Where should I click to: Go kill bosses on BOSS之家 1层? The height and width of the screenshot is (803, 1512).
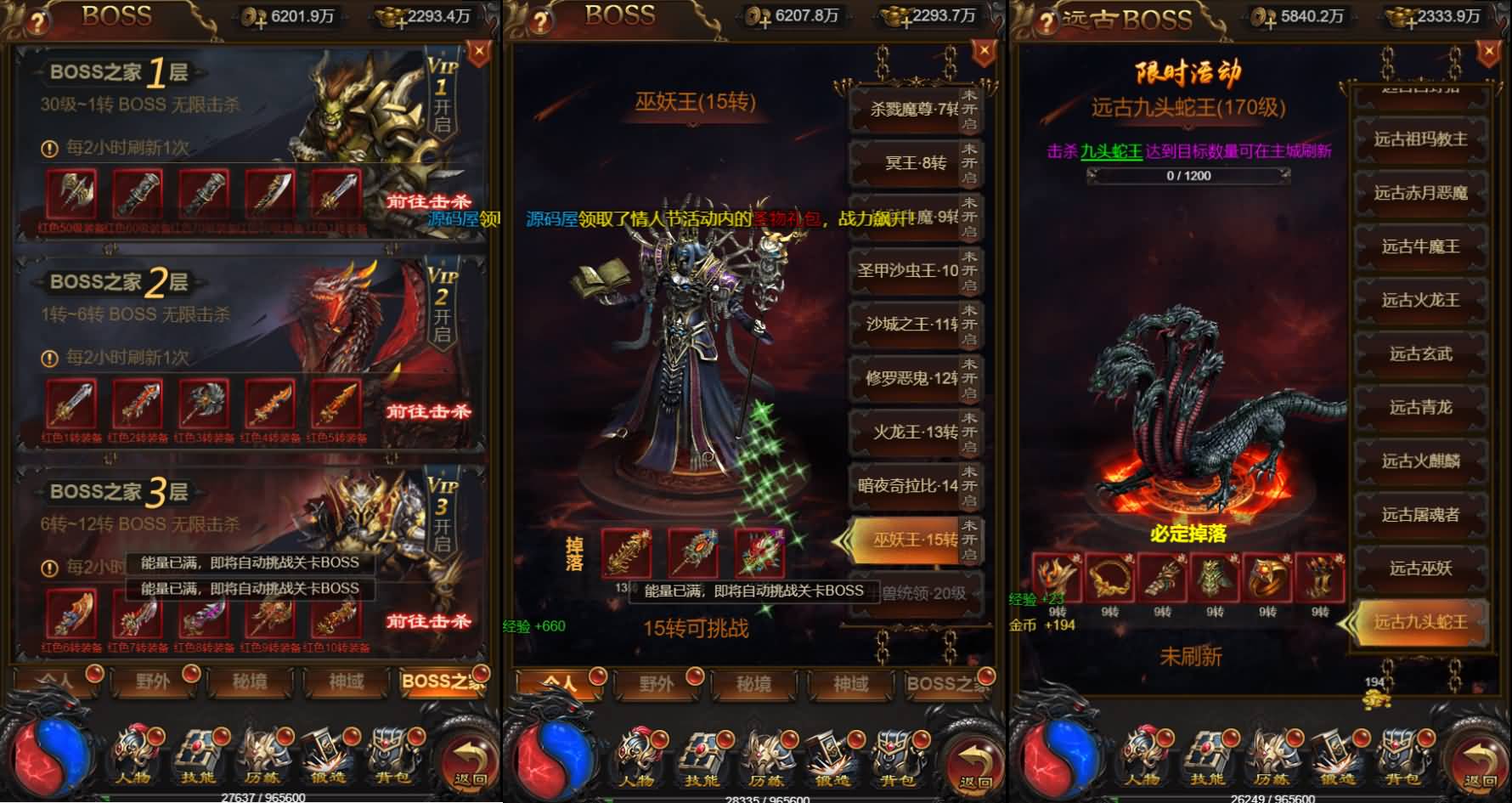click(428, 202)
